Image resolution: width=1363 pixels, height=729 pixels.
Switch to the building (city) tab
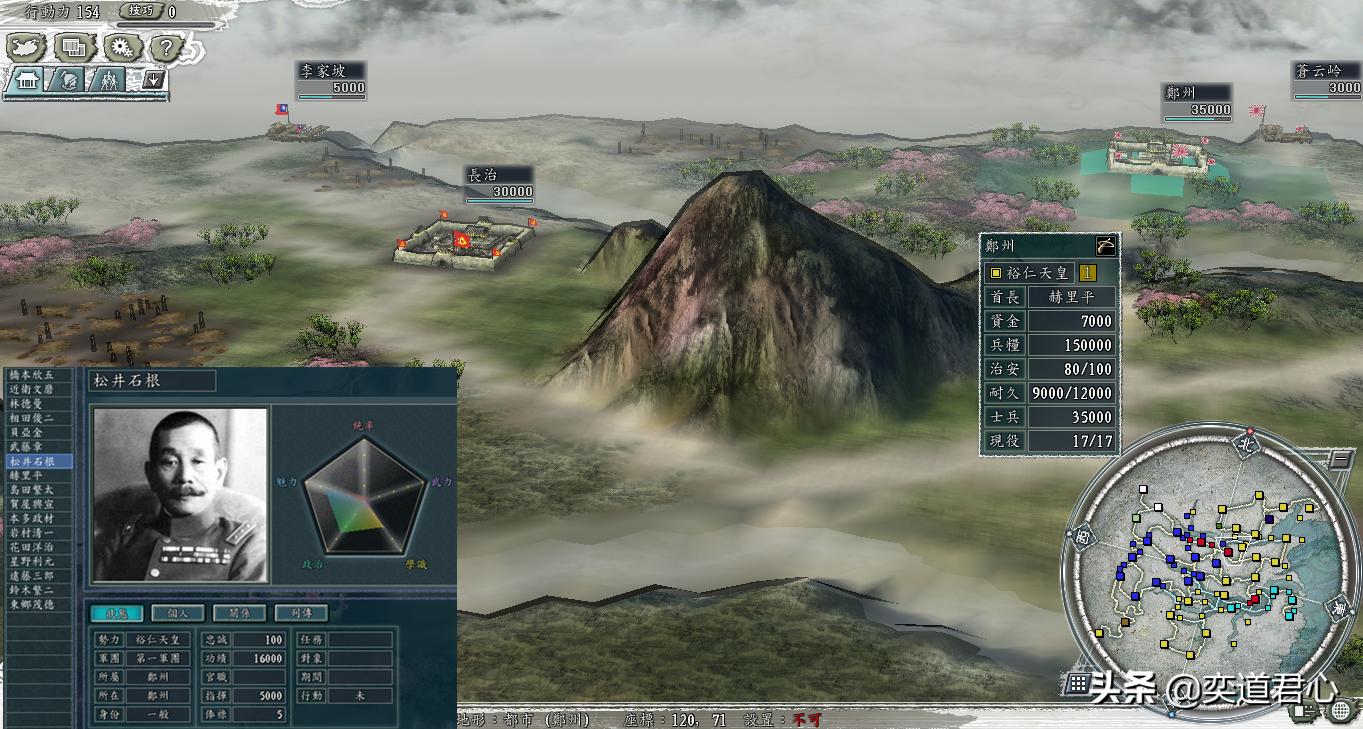26,80
